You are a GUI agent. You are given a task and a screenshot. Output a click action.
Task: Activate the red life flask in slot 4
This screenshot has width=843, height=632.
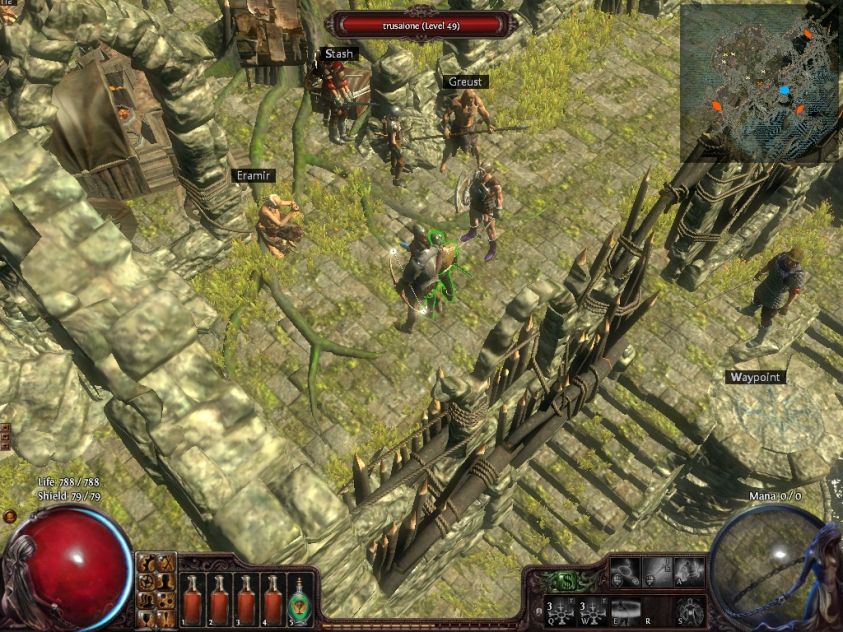point(273,600)
